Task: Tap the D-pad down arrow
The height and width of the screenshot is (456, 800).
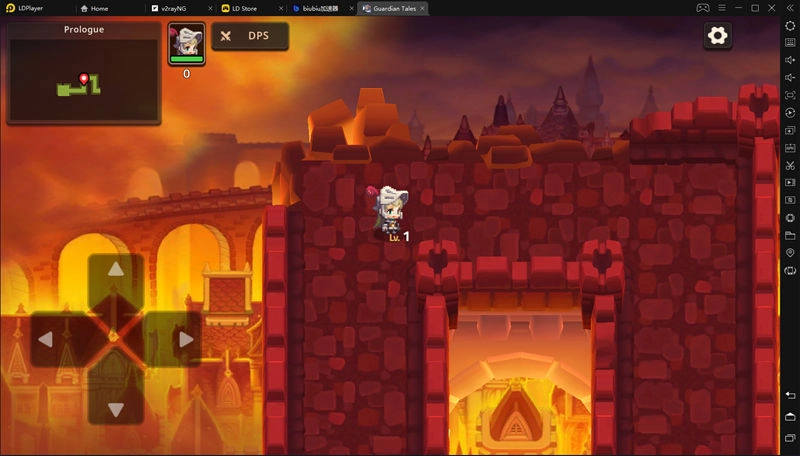Action: [x=116, y=408]
